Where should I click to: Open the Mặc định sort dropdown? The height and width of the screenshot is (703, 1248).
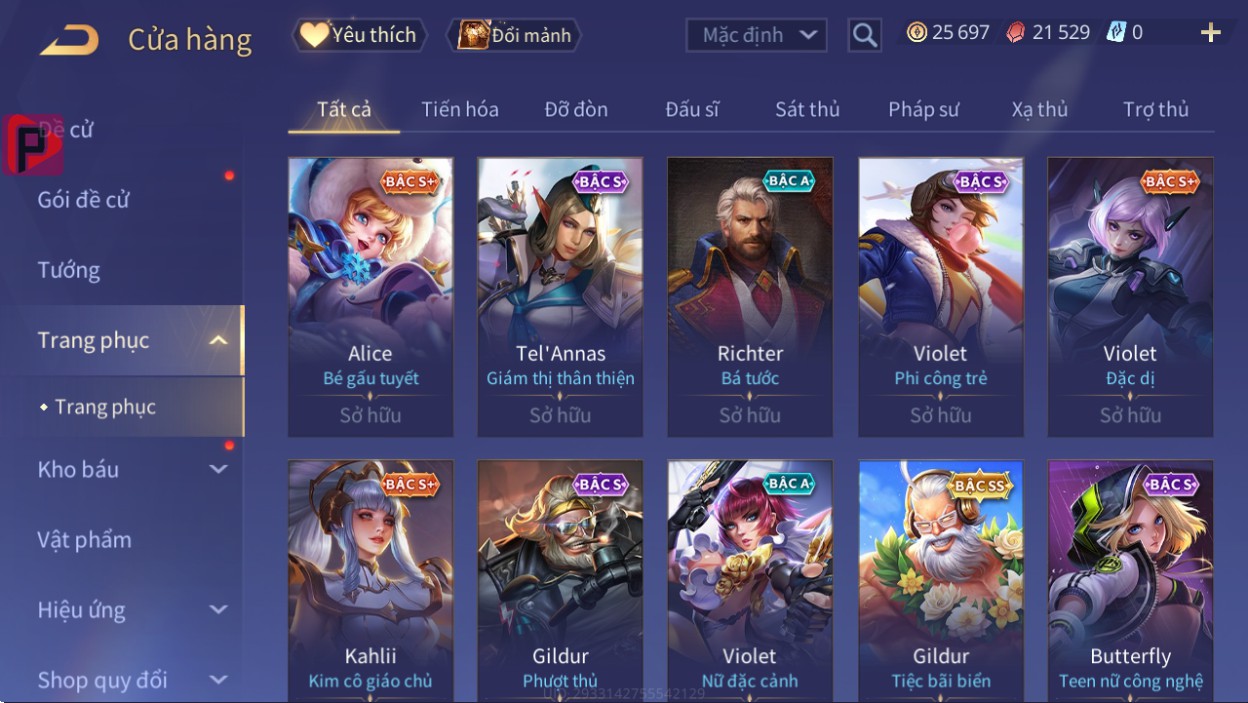tap(757, 35)
